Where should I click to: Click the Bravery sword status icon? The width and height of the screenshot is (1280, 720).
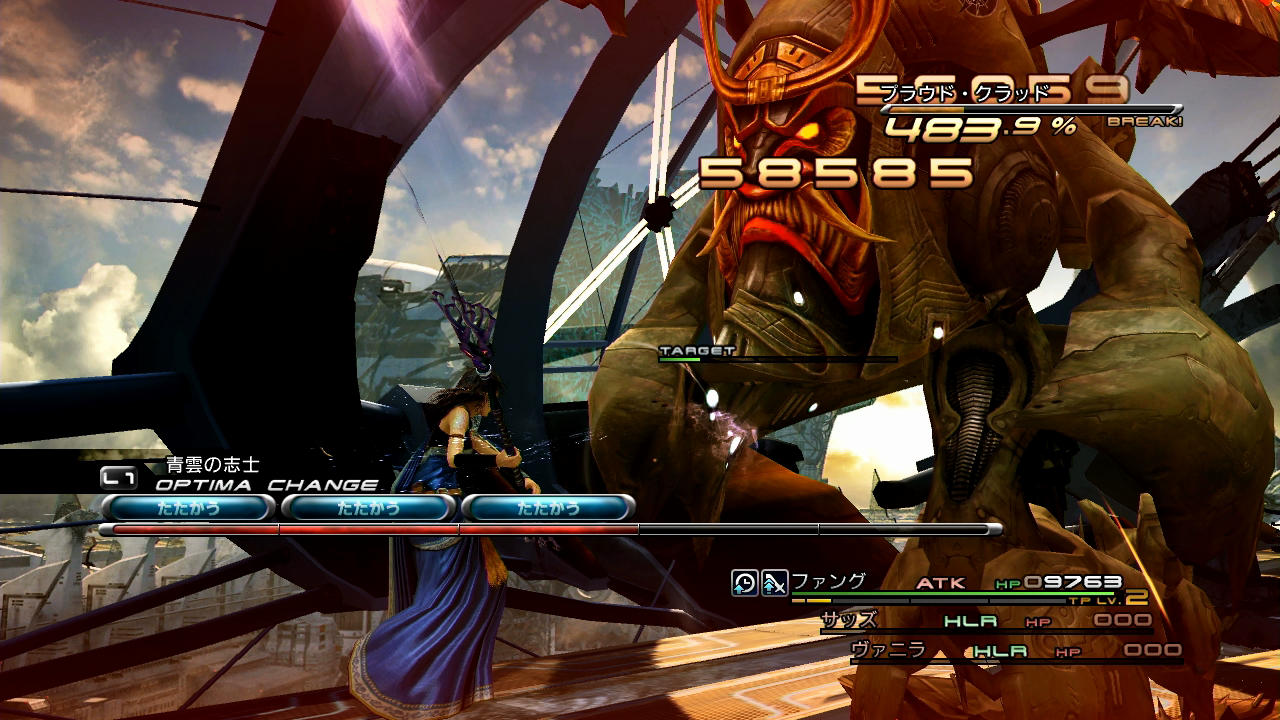775,583
